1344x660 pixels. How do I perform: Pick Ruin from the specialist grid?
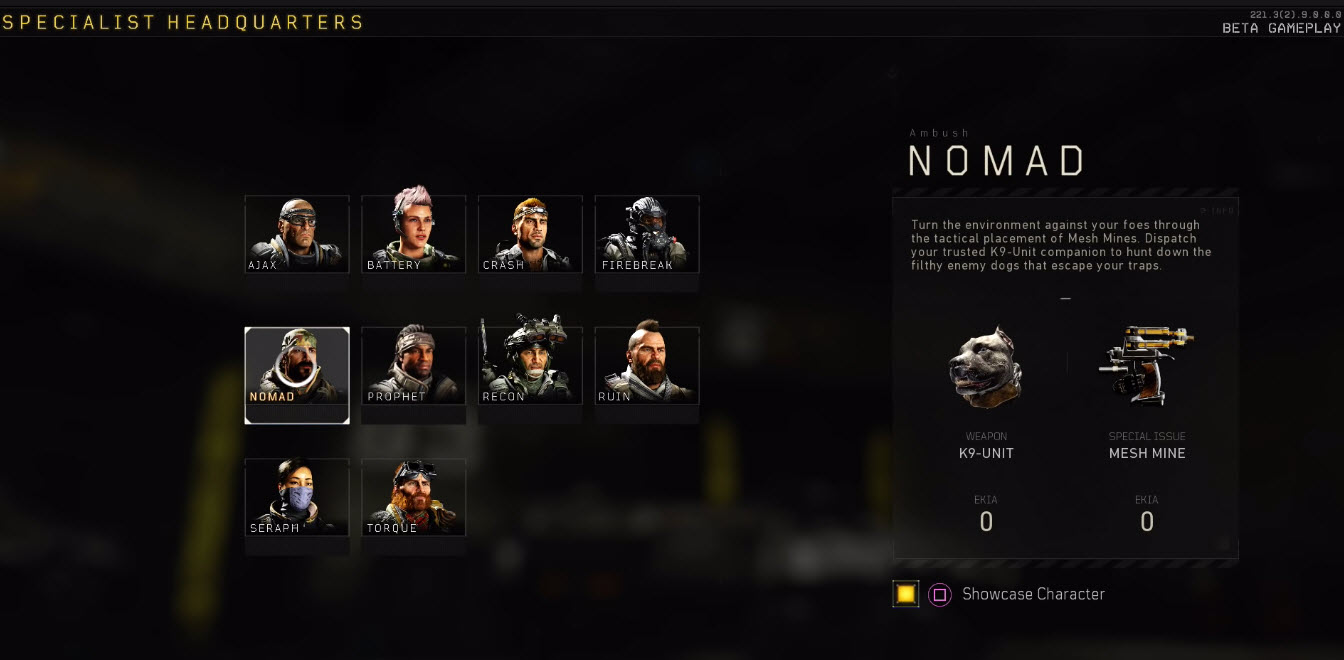647,366
